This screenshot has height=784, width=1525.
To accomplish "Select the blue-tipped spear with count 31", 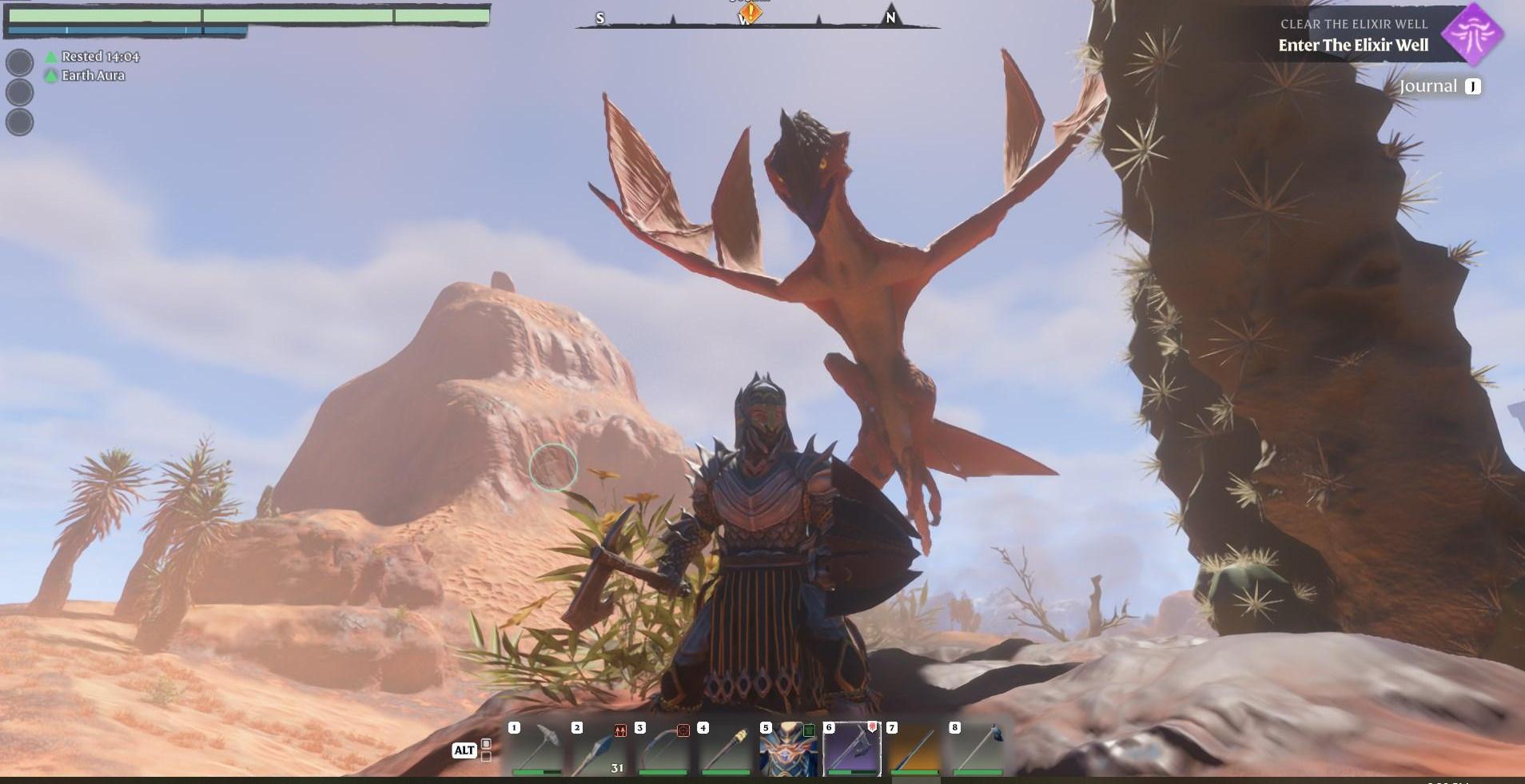I will 599,749.
